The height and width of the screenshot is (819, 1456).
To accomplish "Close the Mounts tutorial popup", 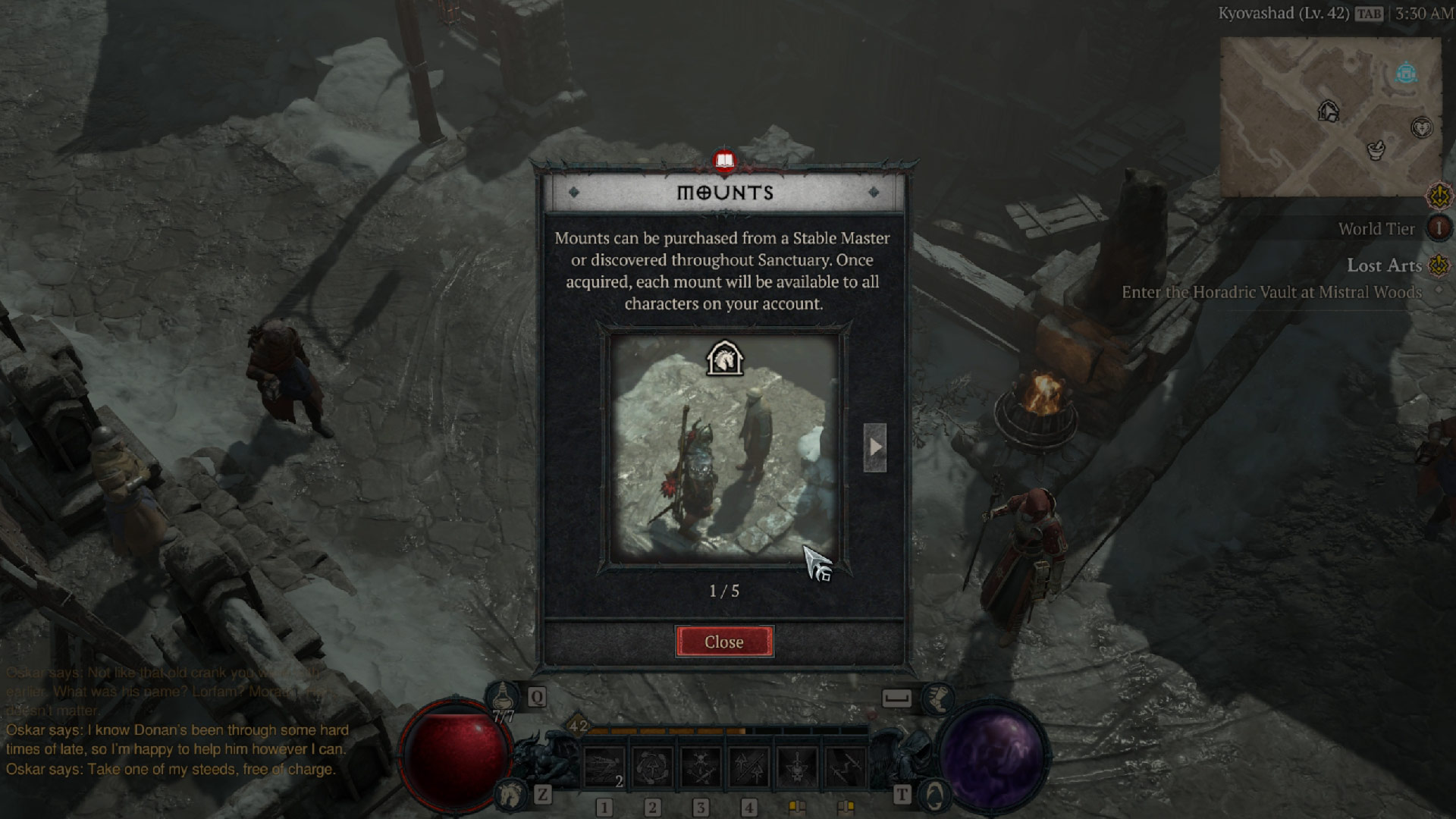I will pyautogui.click(x=724, y=642).
